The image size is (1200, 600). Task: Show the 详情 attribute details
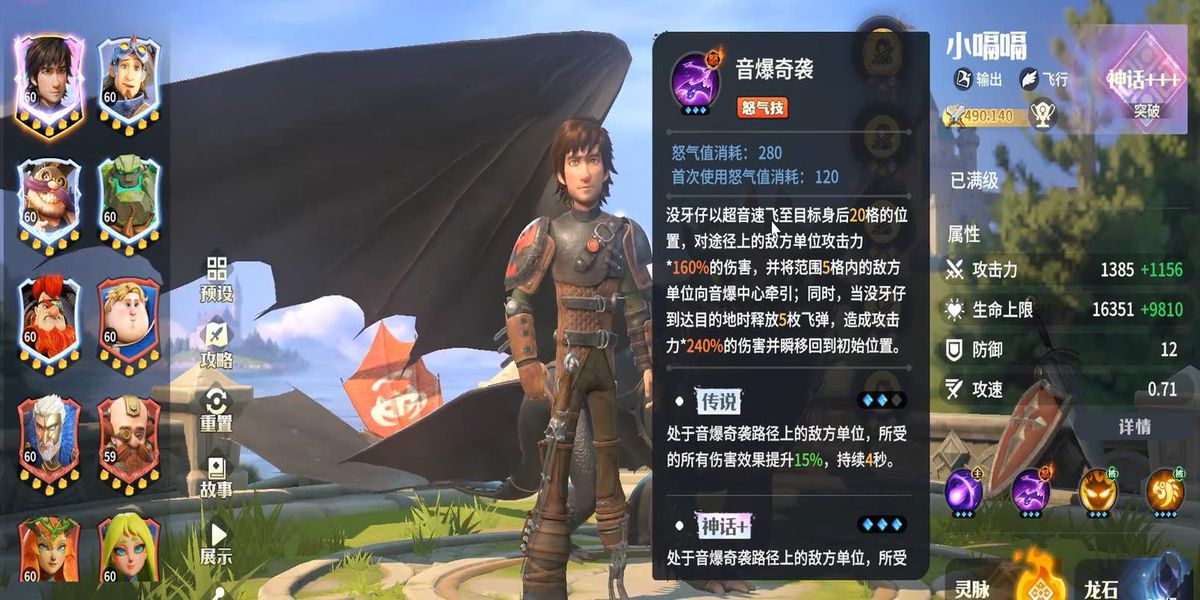click(x=1134, y=427)
